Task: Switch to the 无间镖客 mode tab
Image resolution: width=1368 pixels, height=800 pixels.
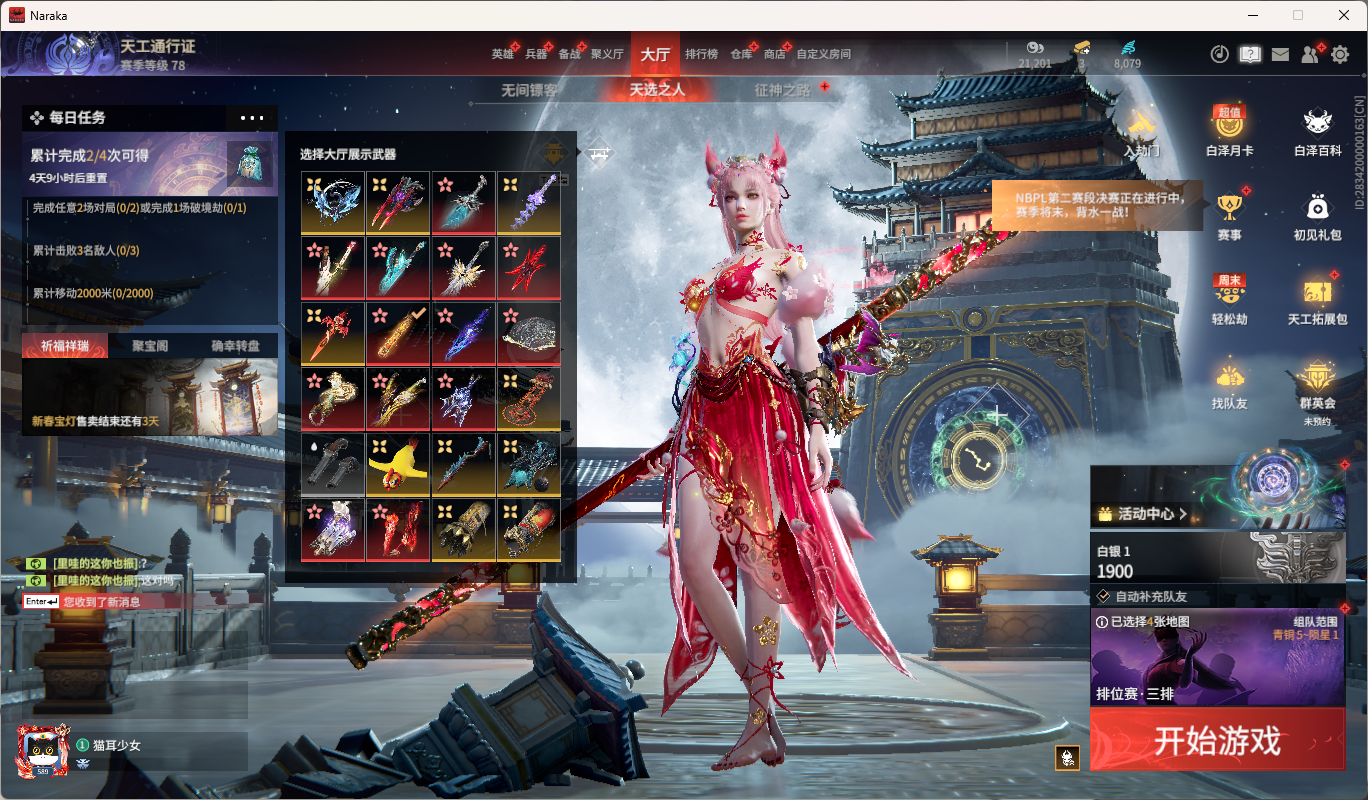Action: click(x=529, y=90)
